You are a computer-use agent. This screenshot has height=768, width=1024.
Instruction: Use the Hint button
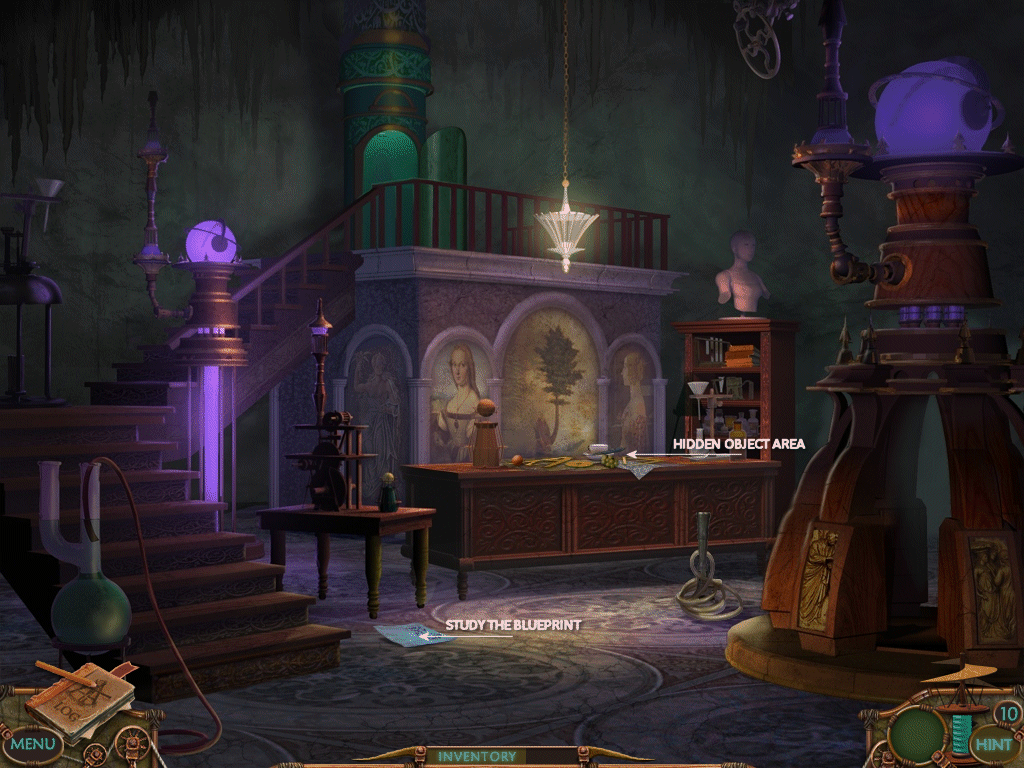[993, 744]
